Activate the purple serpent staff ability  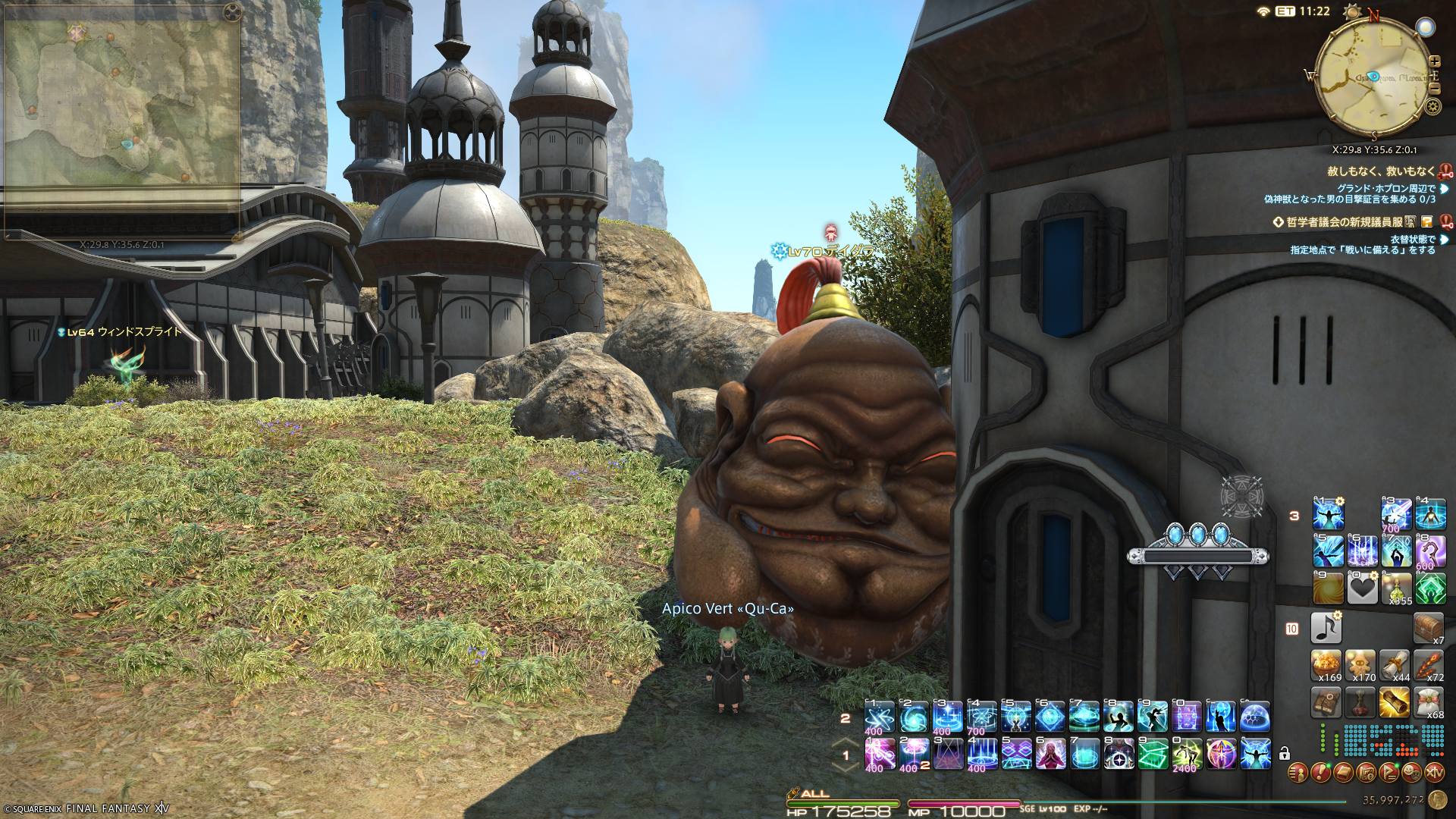point(1430,551)
